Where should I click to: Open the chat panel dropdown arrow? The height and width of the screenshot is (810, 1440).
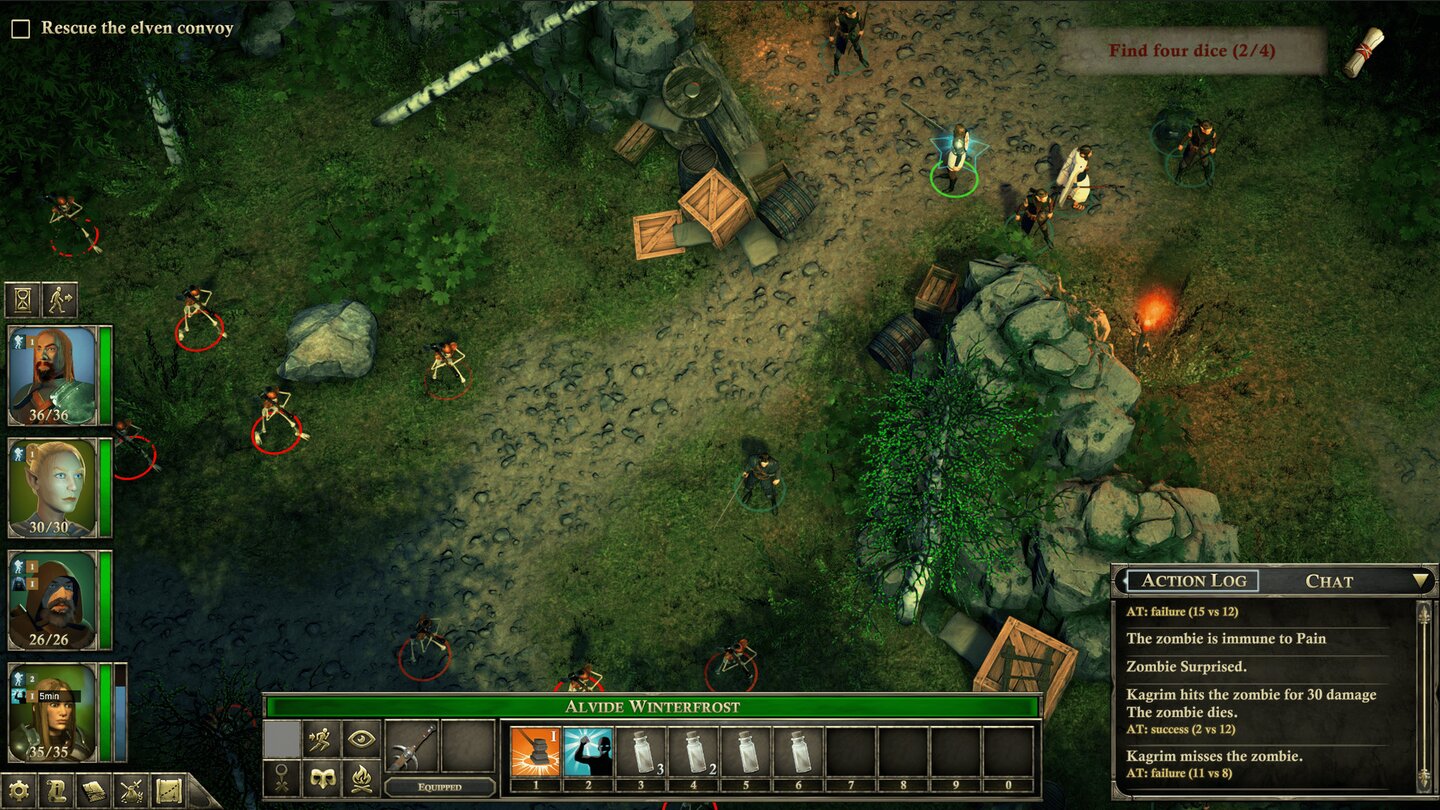[x=1419, y=580]
